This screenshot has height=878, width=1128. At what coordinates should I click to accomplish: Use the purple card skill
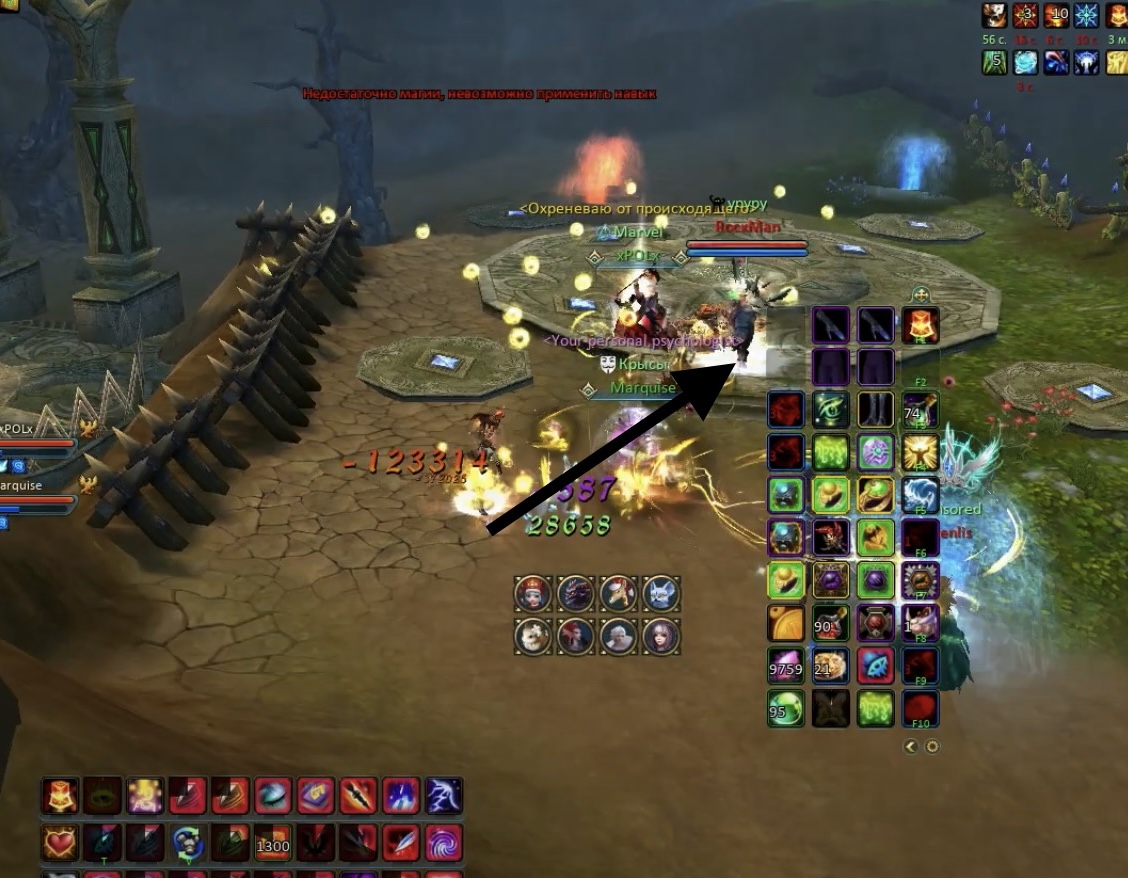coord(315,796)
